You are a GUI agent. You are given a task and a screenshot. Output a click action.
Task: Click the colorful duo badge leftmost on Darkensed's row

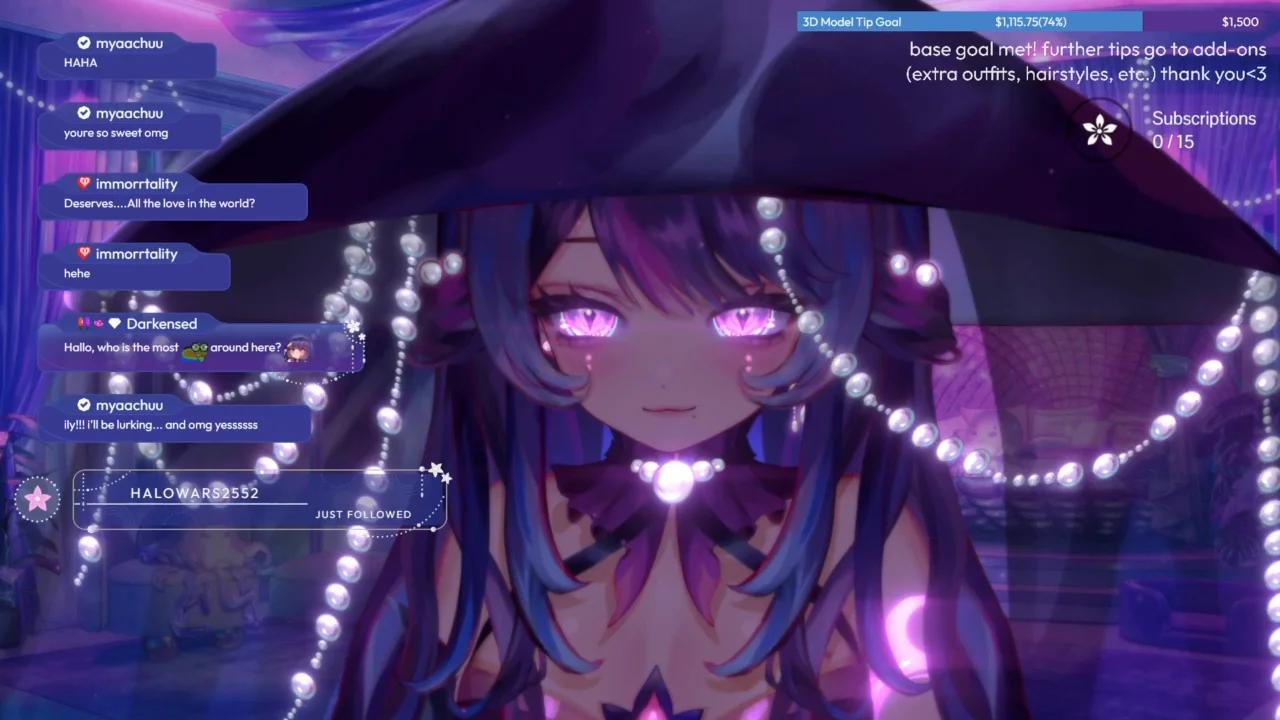pyautogui.click(x=83, y=323)
